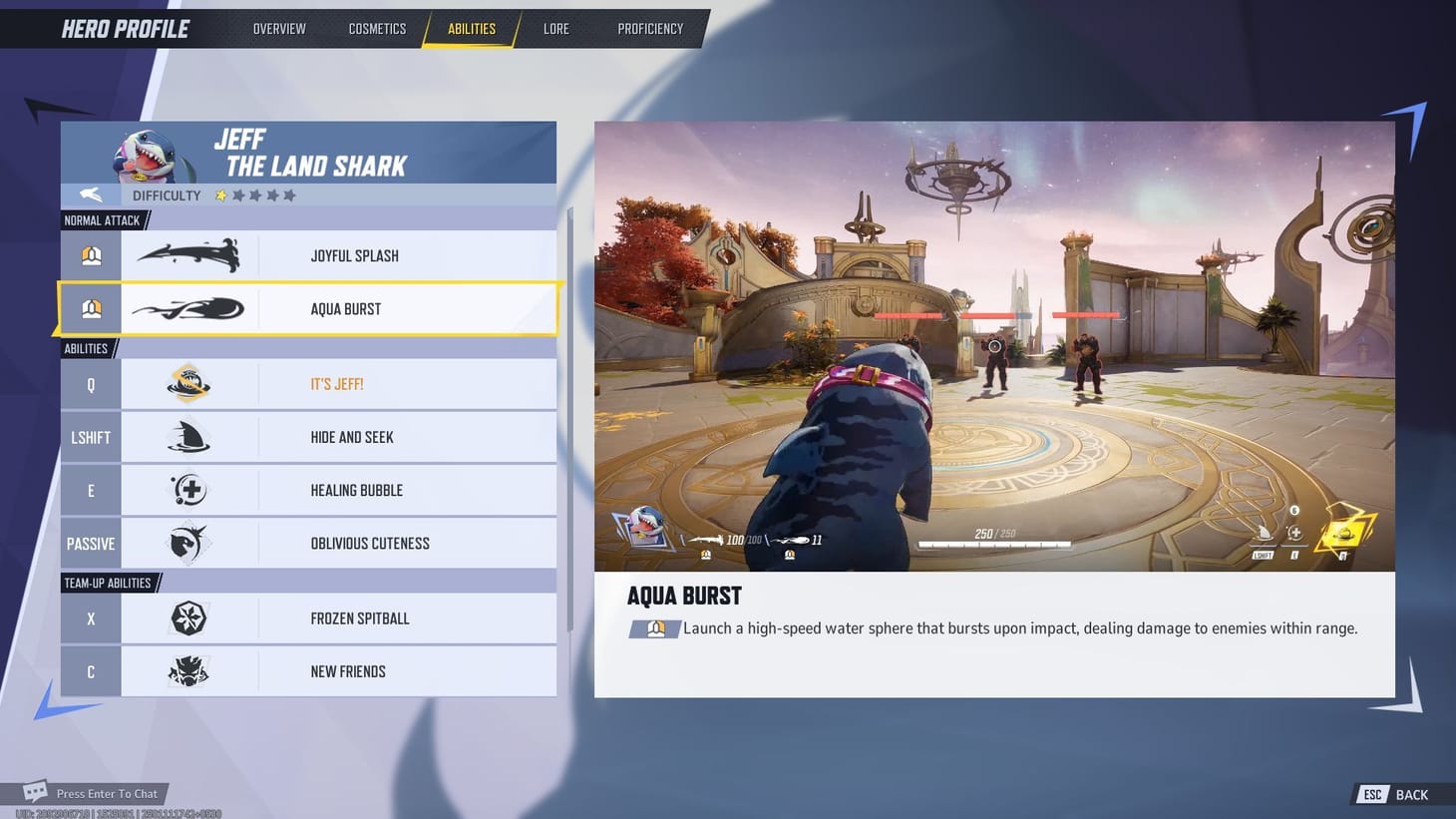Click the chat bubble icon in bottom corner

click(x=36, y=790)
